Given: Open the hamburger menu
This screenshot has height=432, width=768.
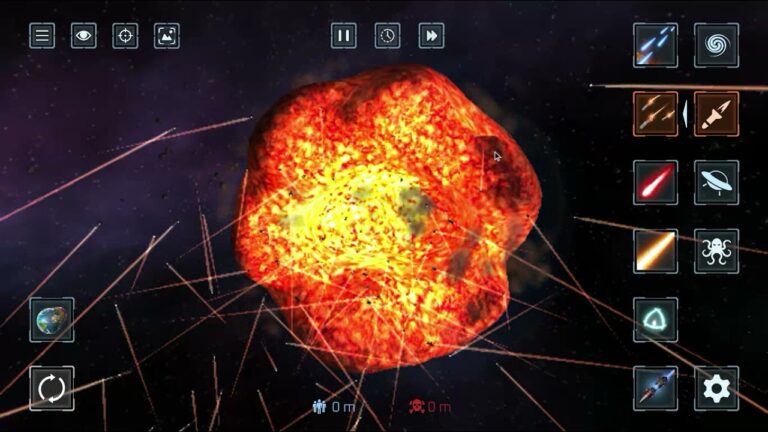Looking at the screenshot, I should (x=42, y=37).
